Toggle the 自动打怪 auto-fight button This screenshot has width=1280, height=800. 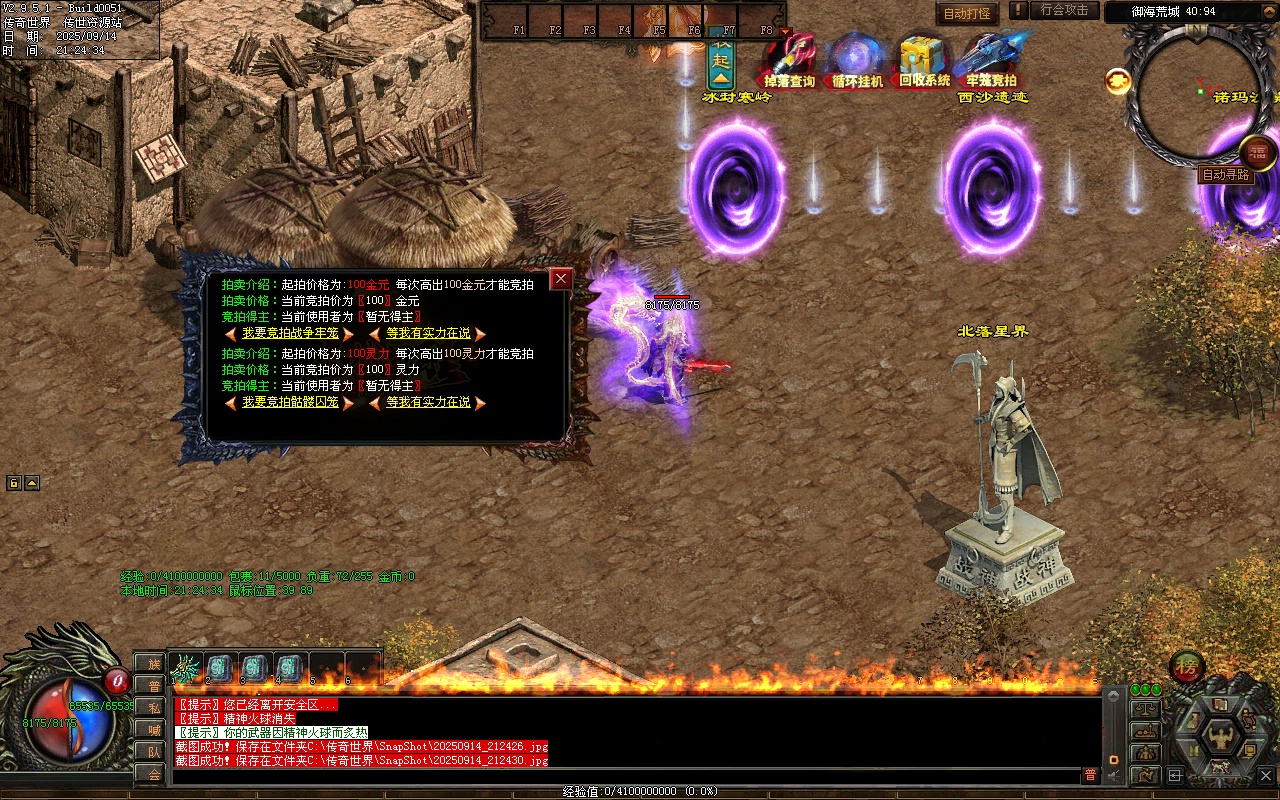pos(967,14)
